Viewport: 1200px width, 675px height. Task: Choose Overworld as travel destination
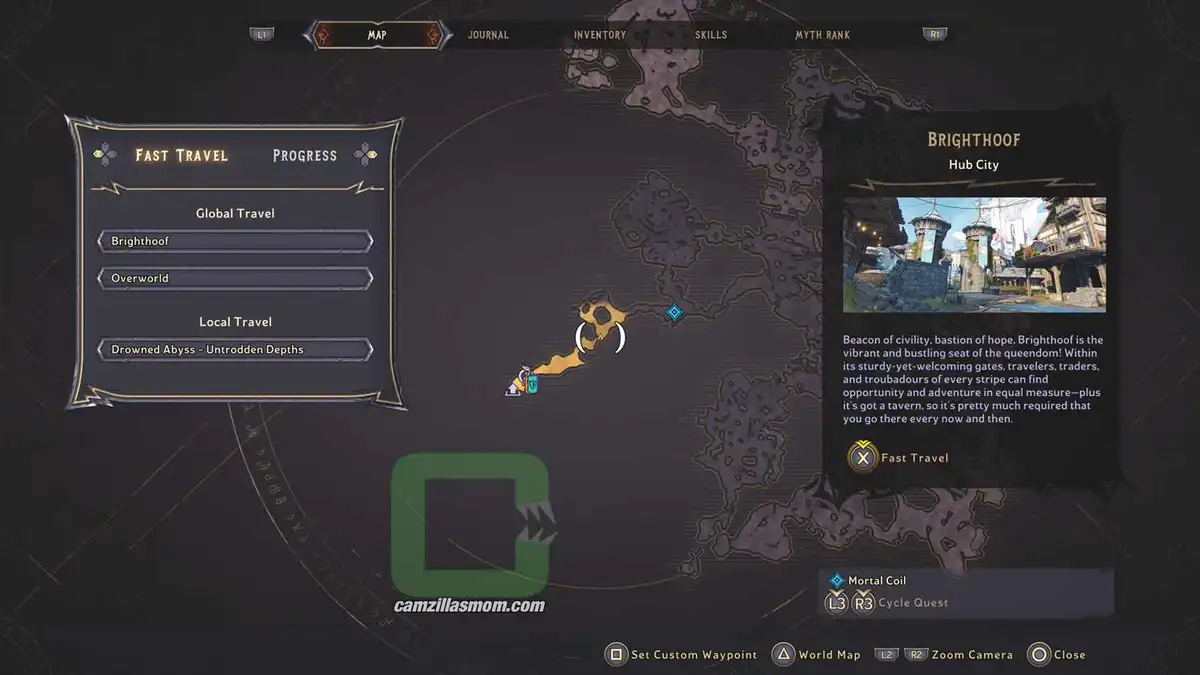pos(235,278)
